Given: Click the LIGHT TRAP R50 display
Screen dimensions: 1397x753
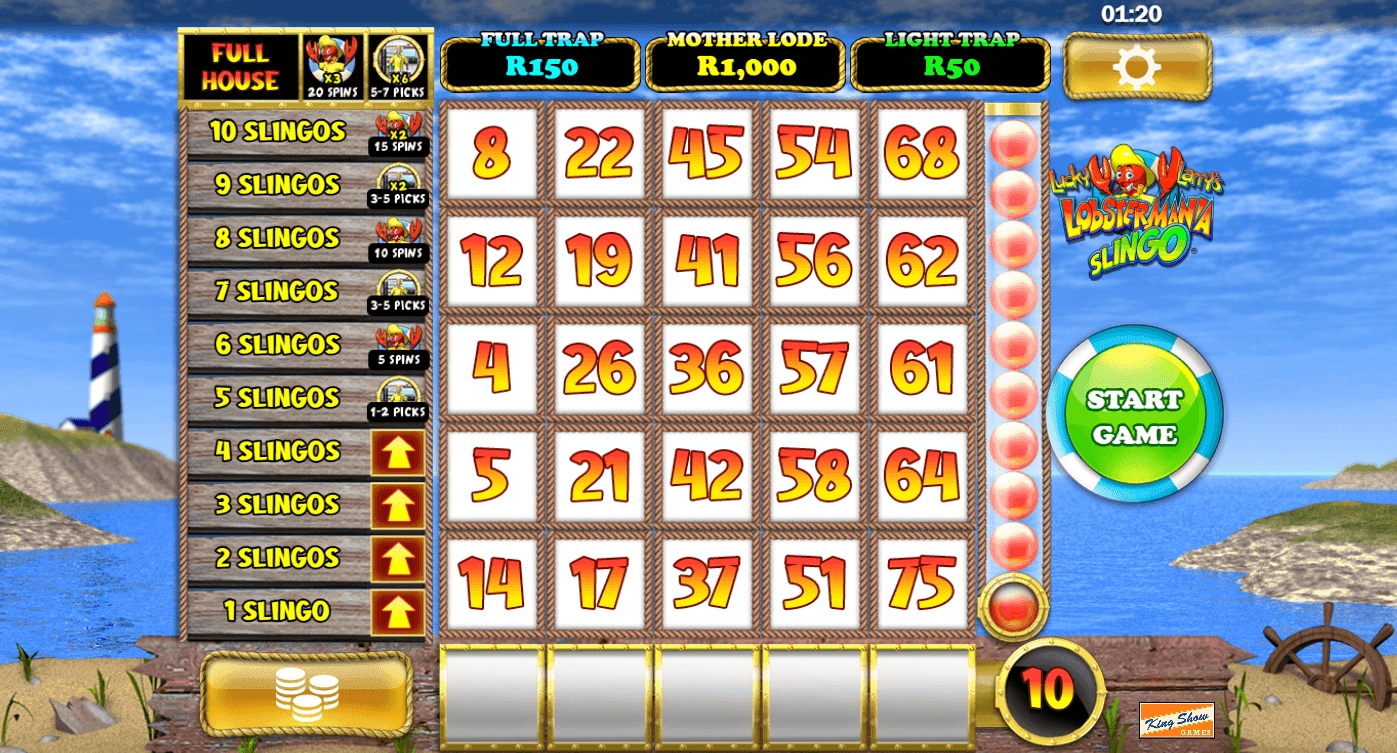Looking at the screenshot, I should [950, 62].
